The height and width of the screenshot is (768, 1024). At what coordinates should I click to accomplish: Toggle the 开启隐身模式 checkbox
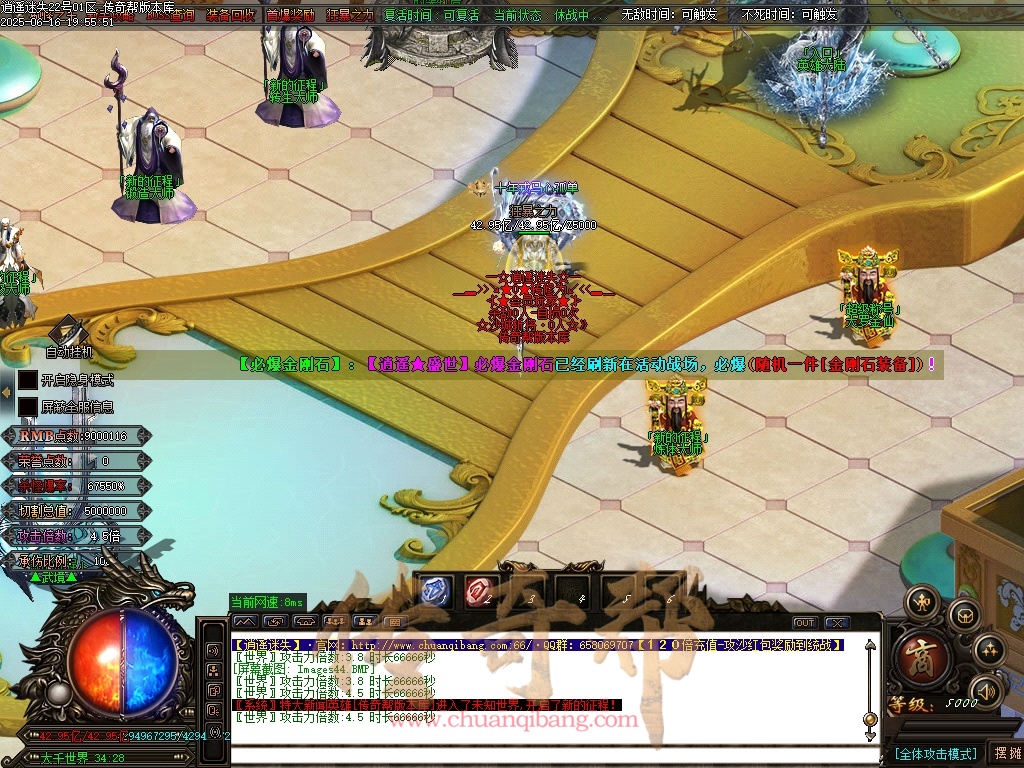[28, 380]
